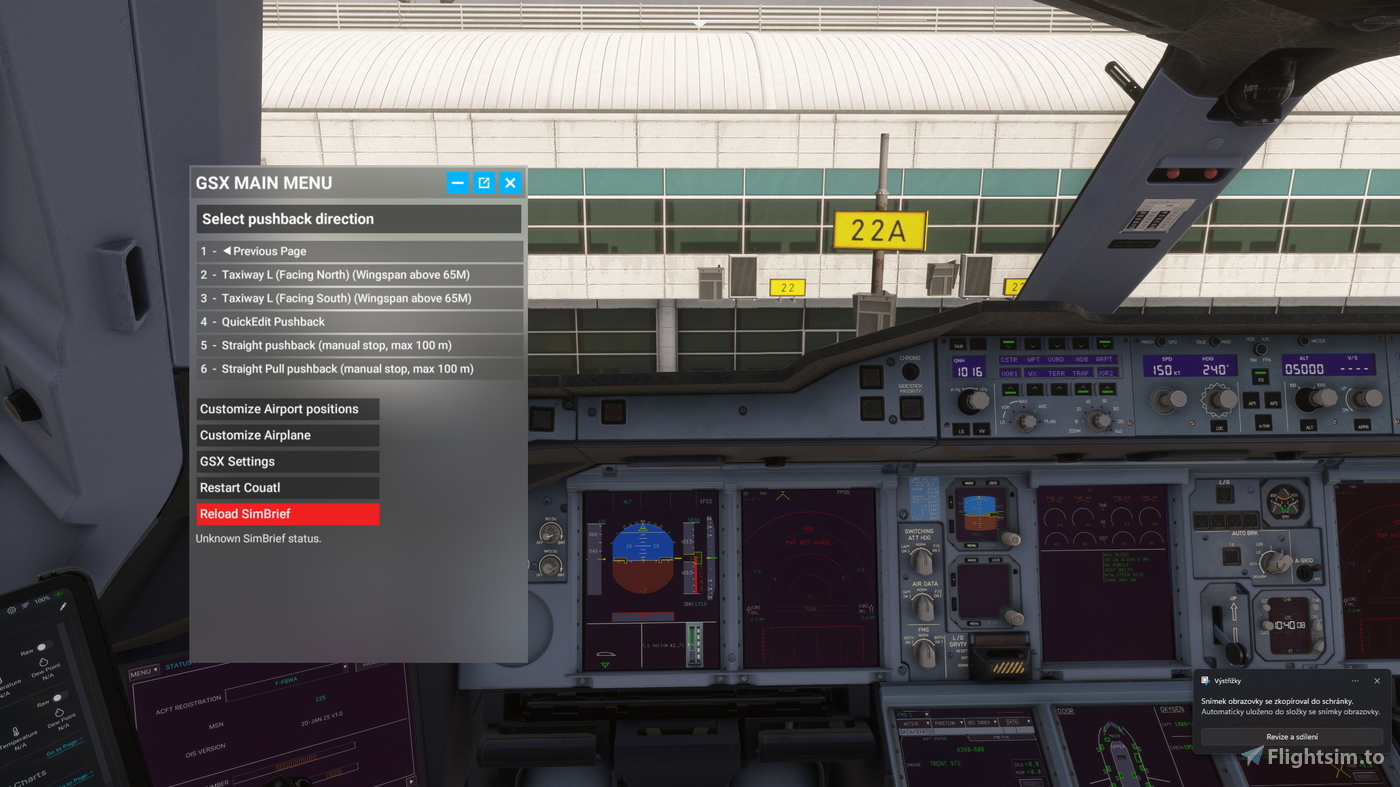Click the Snipping Tool icon in the Výstřižky notification

coord(1205,680)
